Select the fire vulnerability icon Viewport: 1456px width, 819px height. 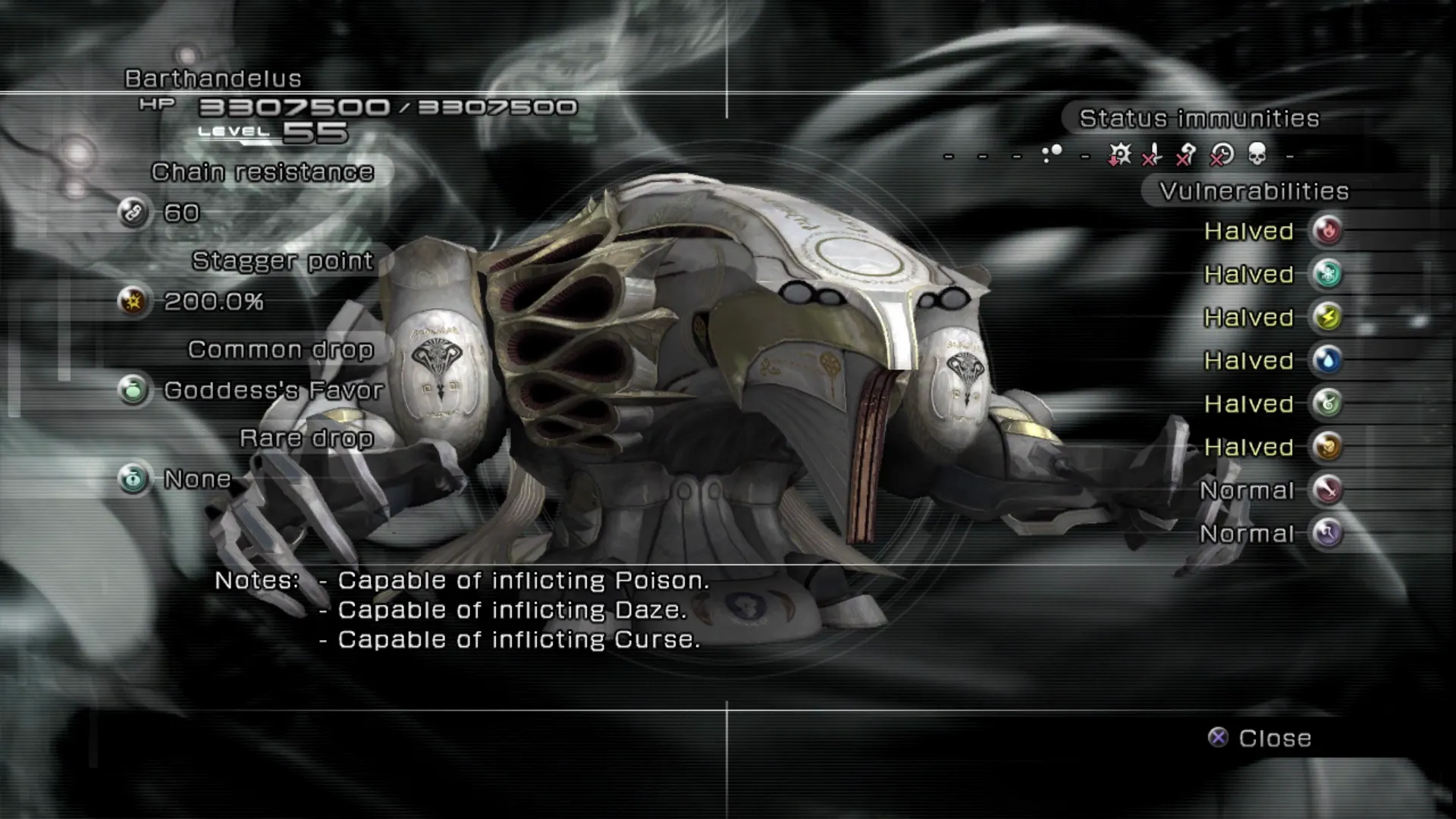pos(1327,231)
